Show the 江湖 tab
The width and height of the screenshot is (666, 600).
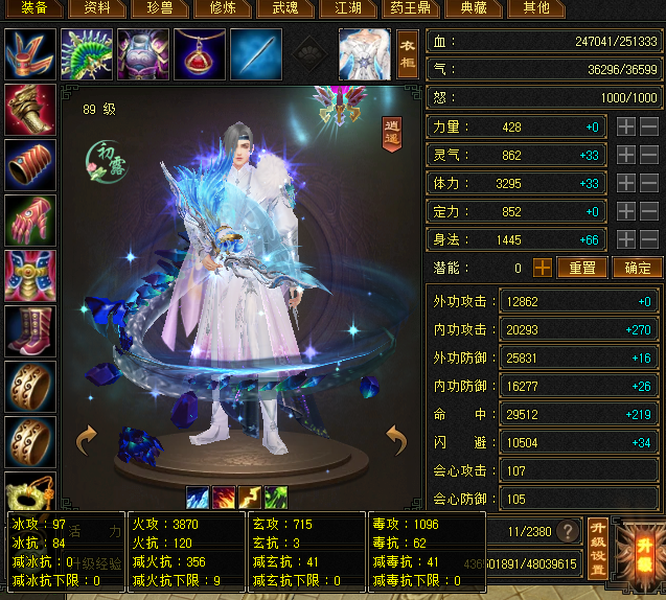click(x=348, y=8)
